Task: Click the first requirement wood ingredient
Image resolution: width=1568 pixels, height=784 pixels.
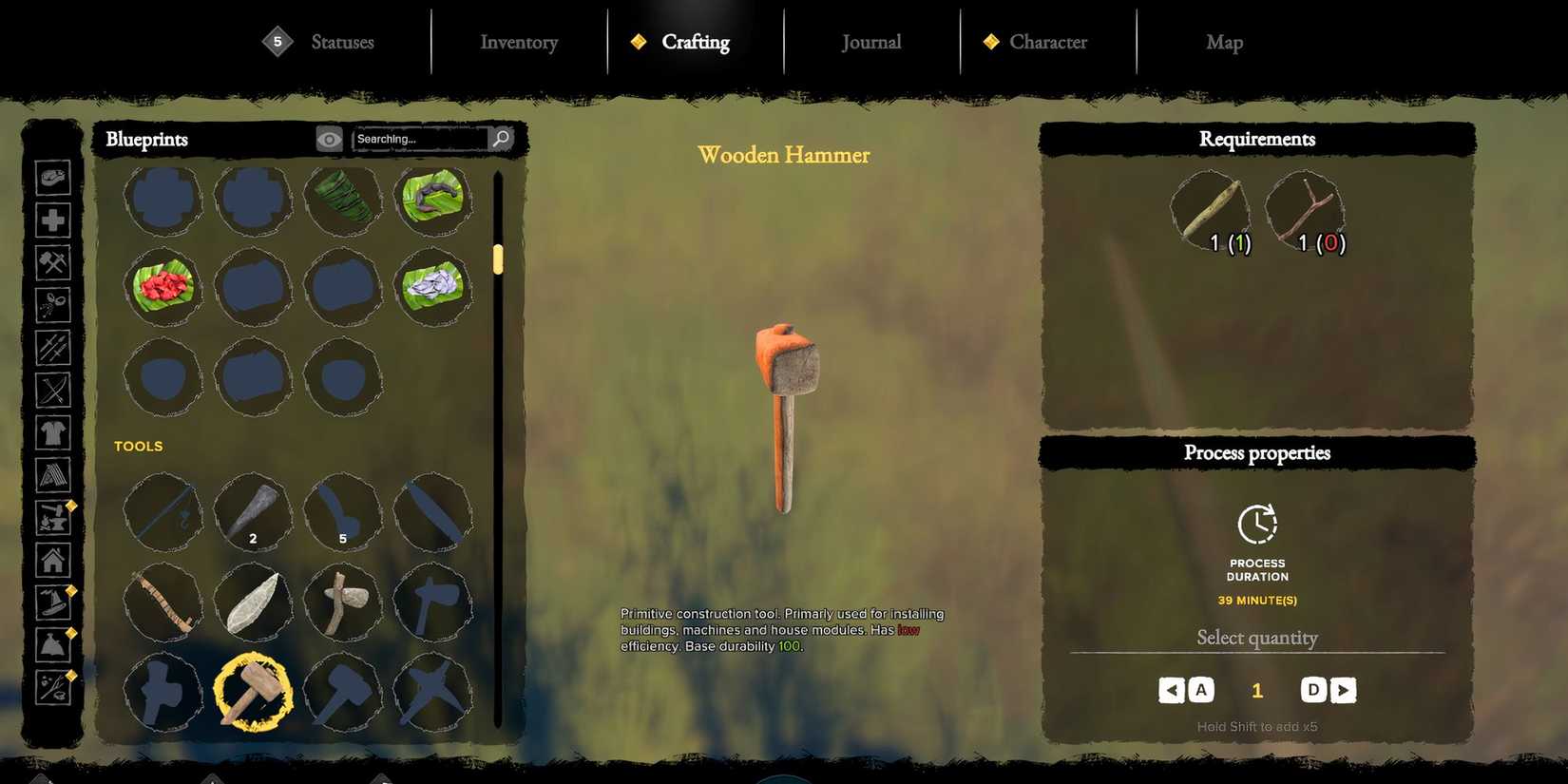Action: [1209, 207]
